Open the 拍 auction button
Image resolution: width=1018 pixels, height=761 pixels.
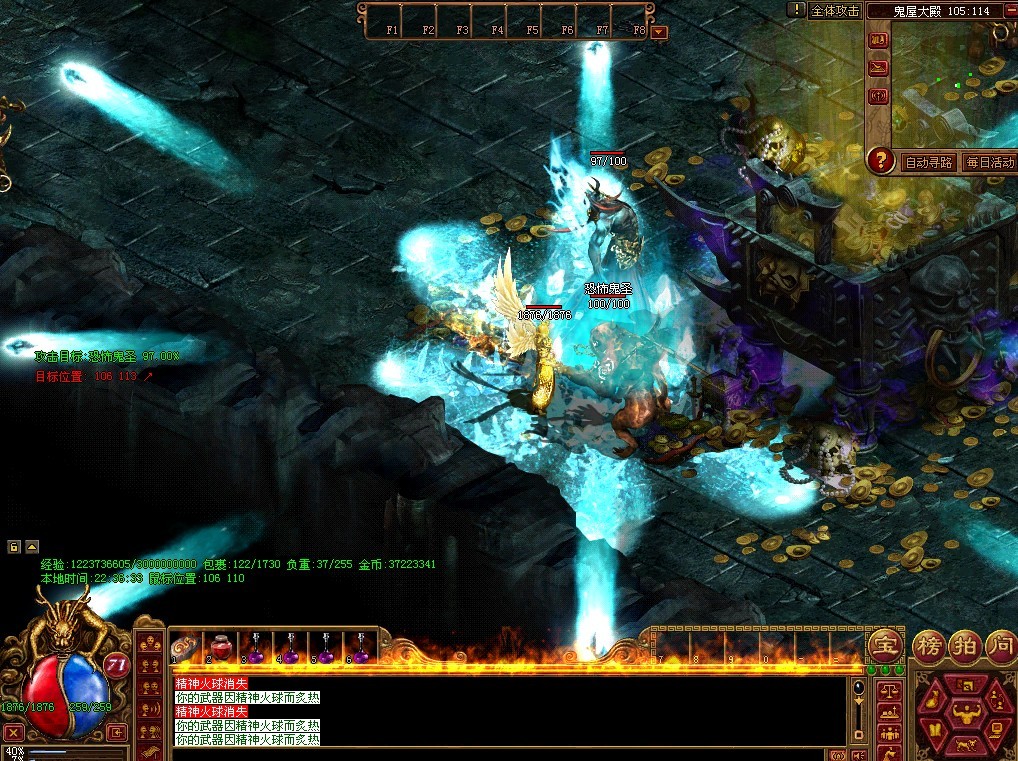pos(967,644)
